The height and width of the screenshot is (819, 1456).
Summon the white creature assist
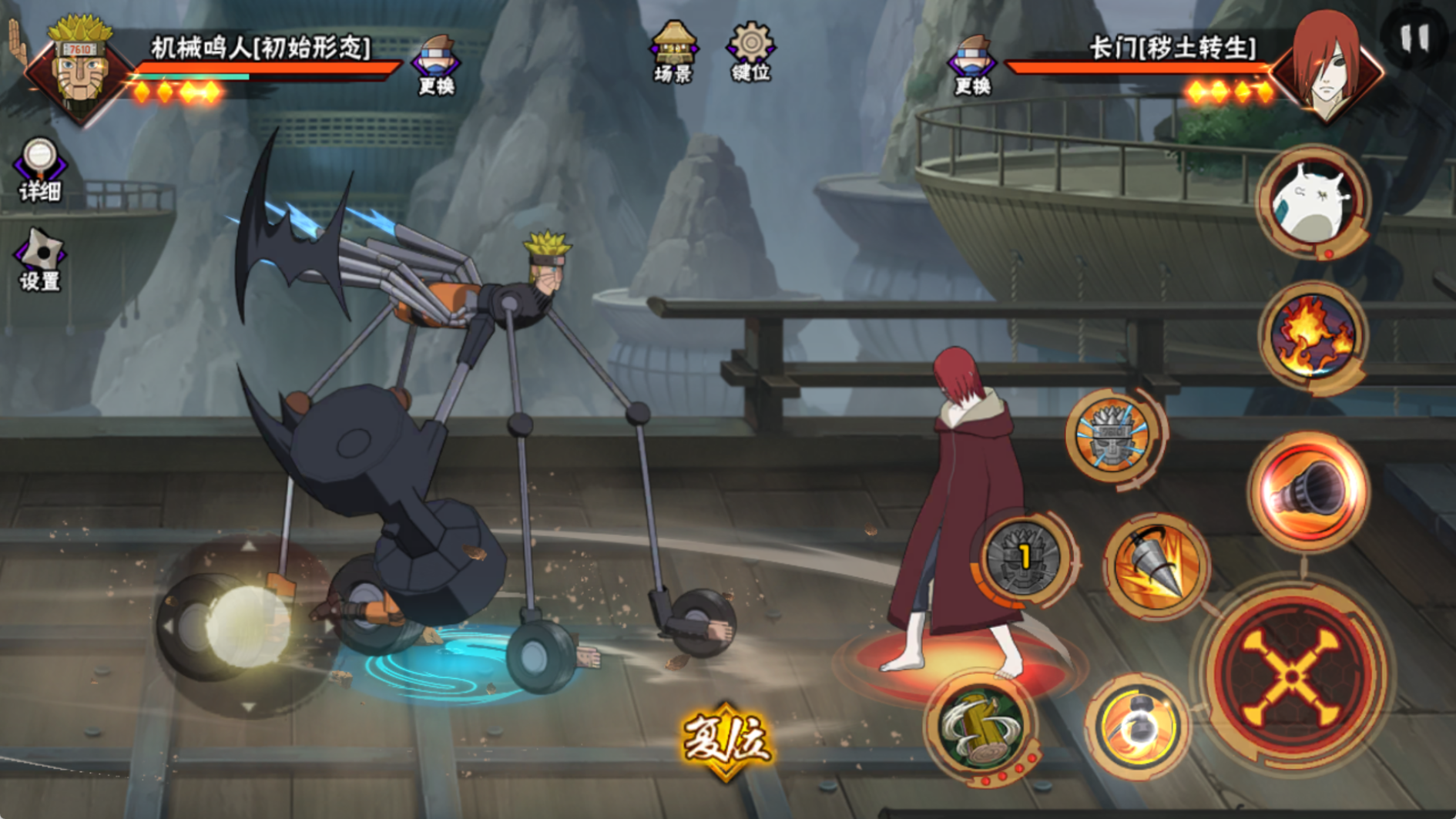pos(1313,202)
